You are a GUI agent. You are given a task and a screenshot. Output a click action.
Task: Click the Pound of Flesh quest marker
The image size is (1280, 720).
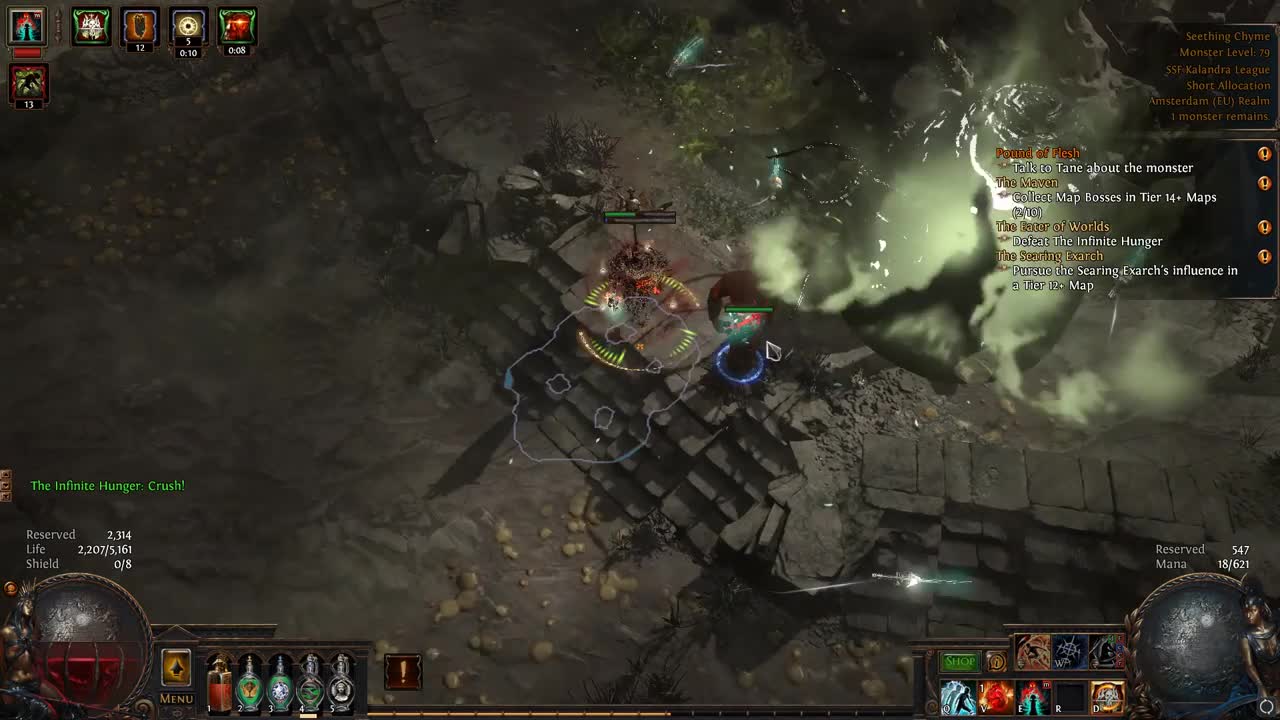tap(1264, 154)
